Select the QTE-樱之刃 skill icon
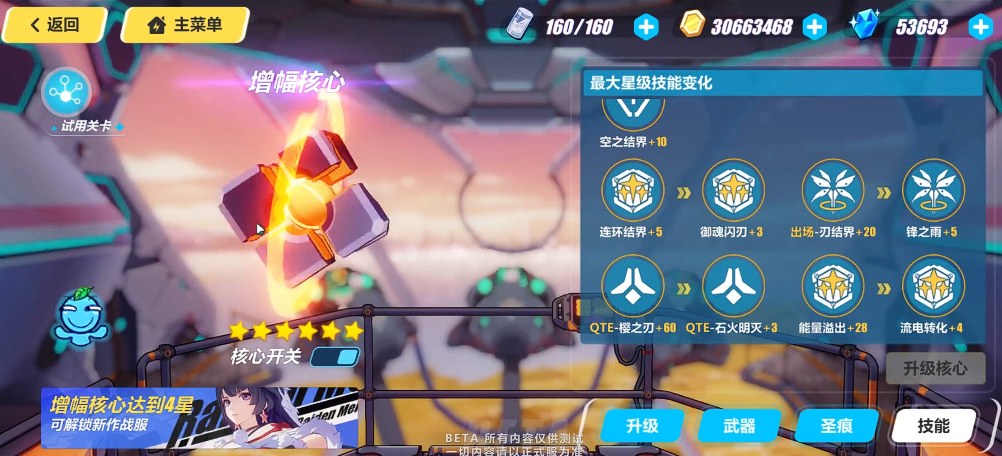 [x=633, y=286]
